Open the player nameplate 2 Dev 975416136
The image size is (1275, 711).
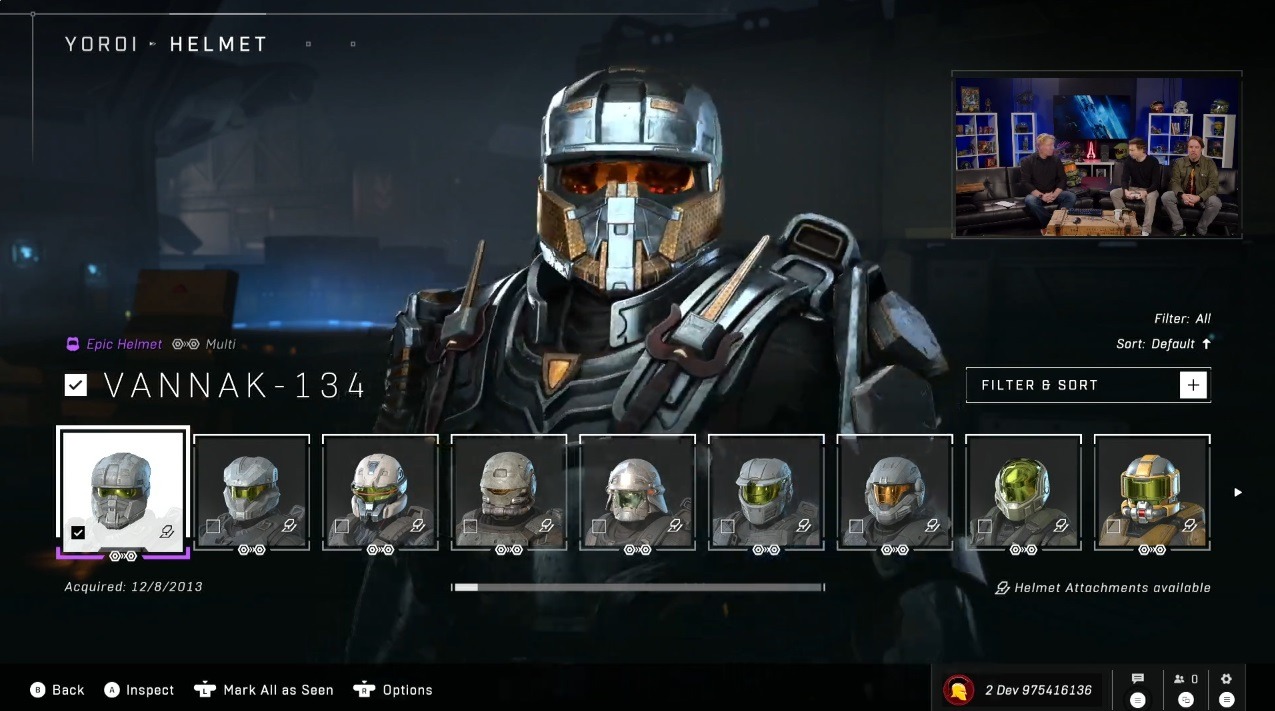(1022, 689)
